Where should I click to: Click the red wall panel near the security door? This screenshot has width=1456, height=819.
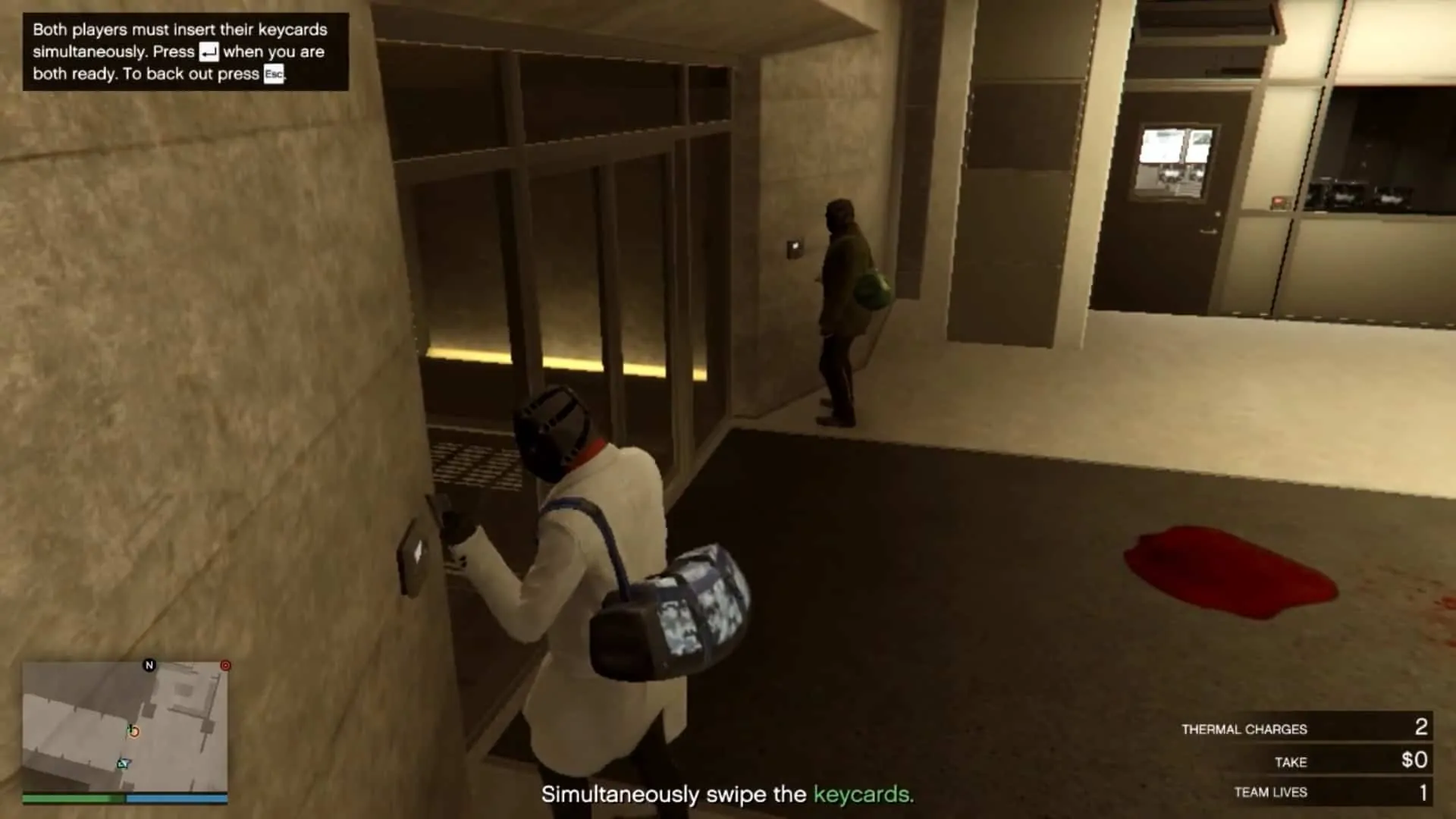click(x=1279, y=201)
